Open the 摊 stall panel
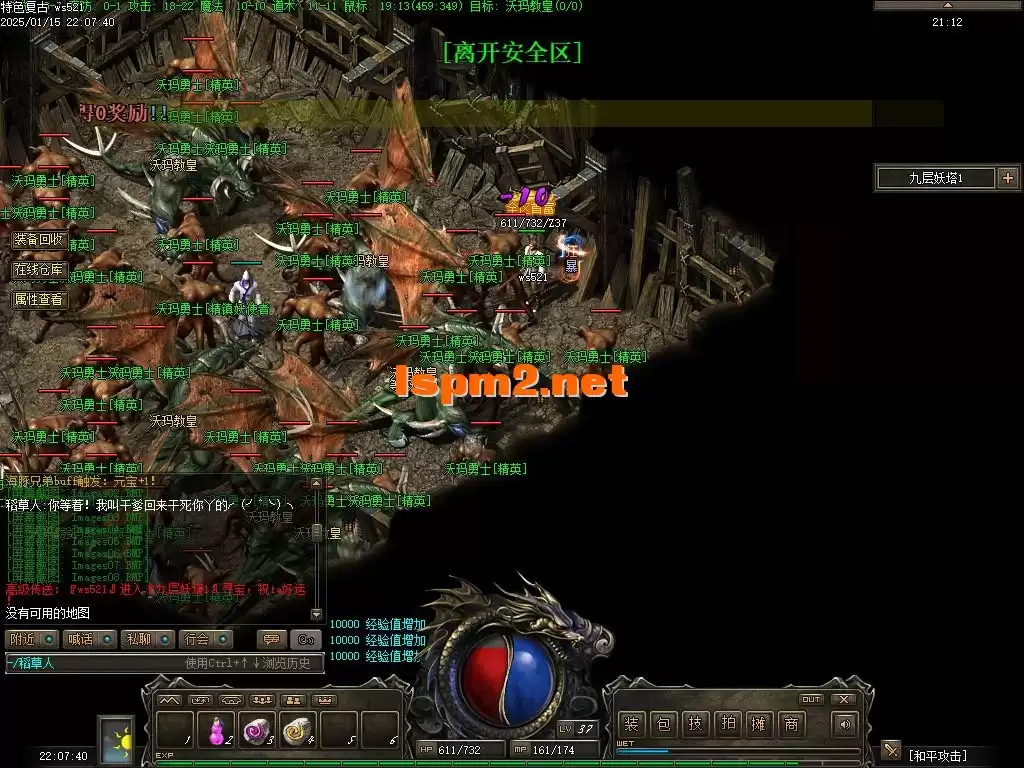Image resolution: width=1024 pixels, height=768 pixels. pyautogui.click(x=759, y=724)
